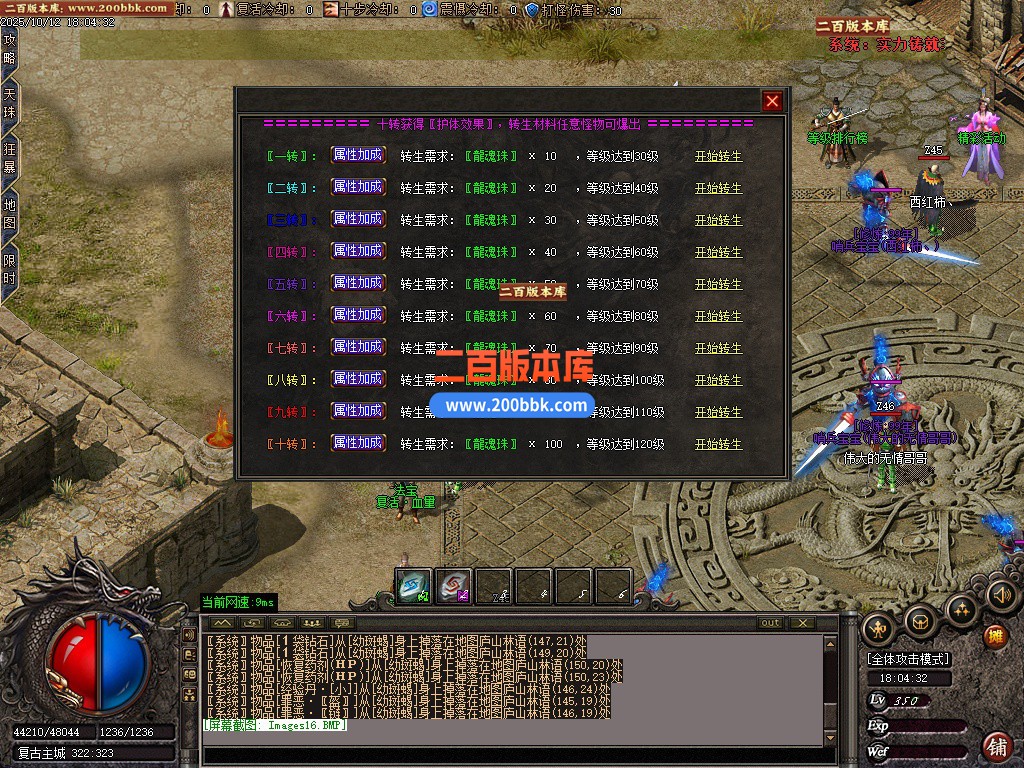This screenshot has height=768, width=1024.
Task: Close the rebirth dialog window
Action: (772, 101)
